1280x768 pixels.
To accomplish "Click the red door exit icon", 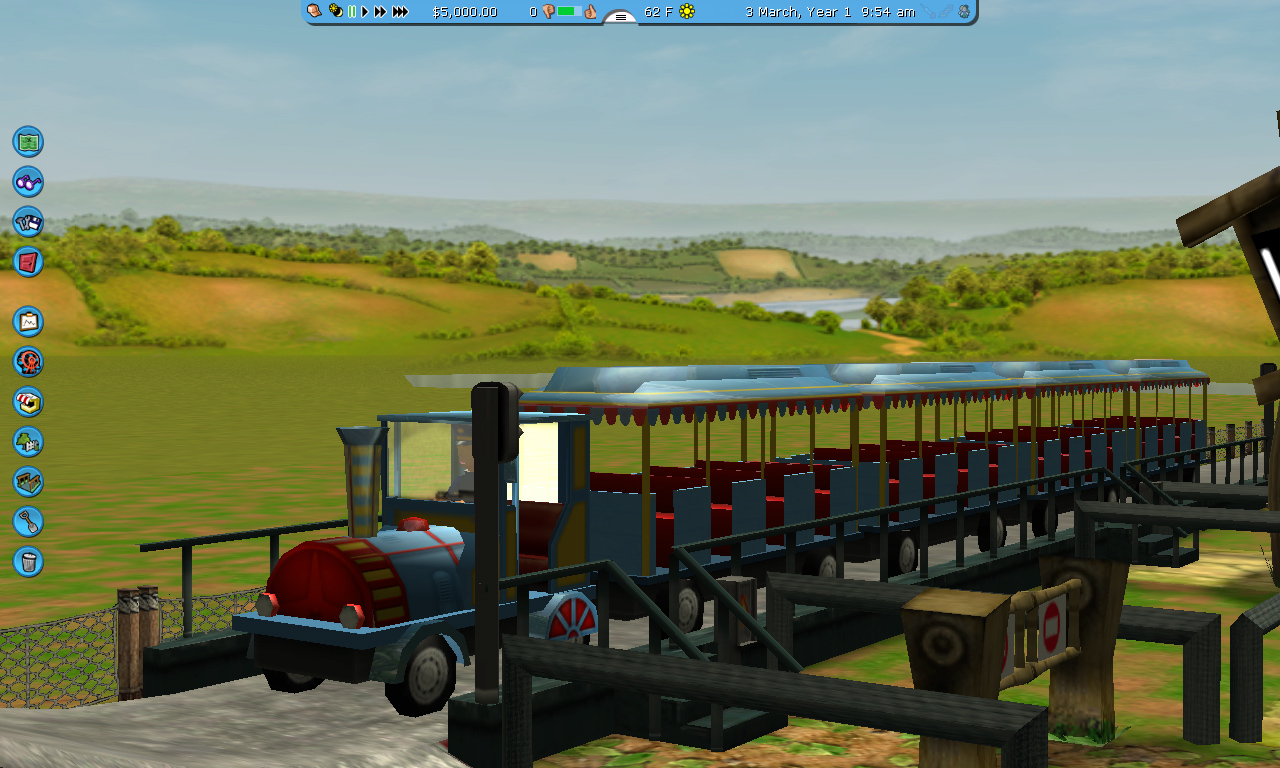I will (x=28, y=261).
